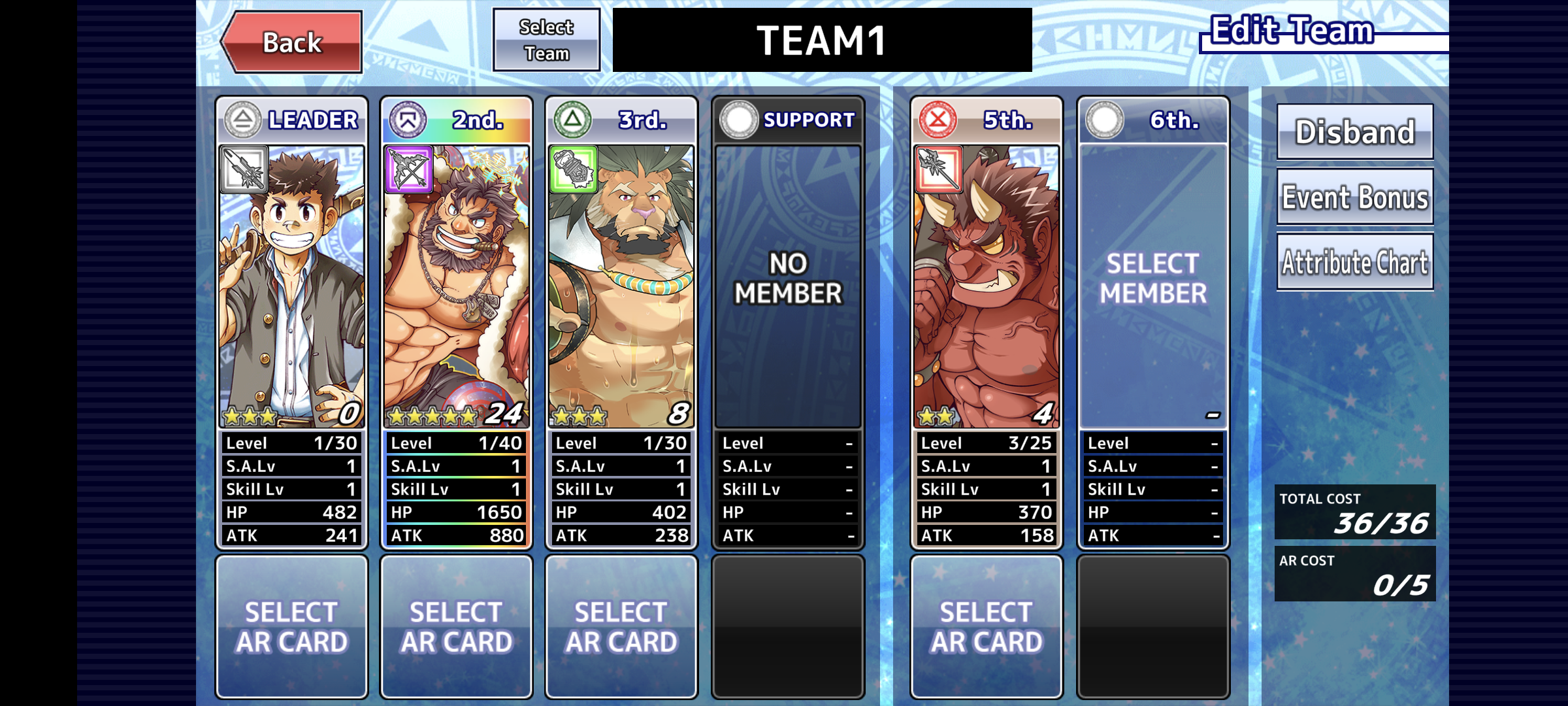Screen dimensions: 1568x706
Task: Select the 5th slot red oni character
Action: pyautogui.click(x=987, y=286)
